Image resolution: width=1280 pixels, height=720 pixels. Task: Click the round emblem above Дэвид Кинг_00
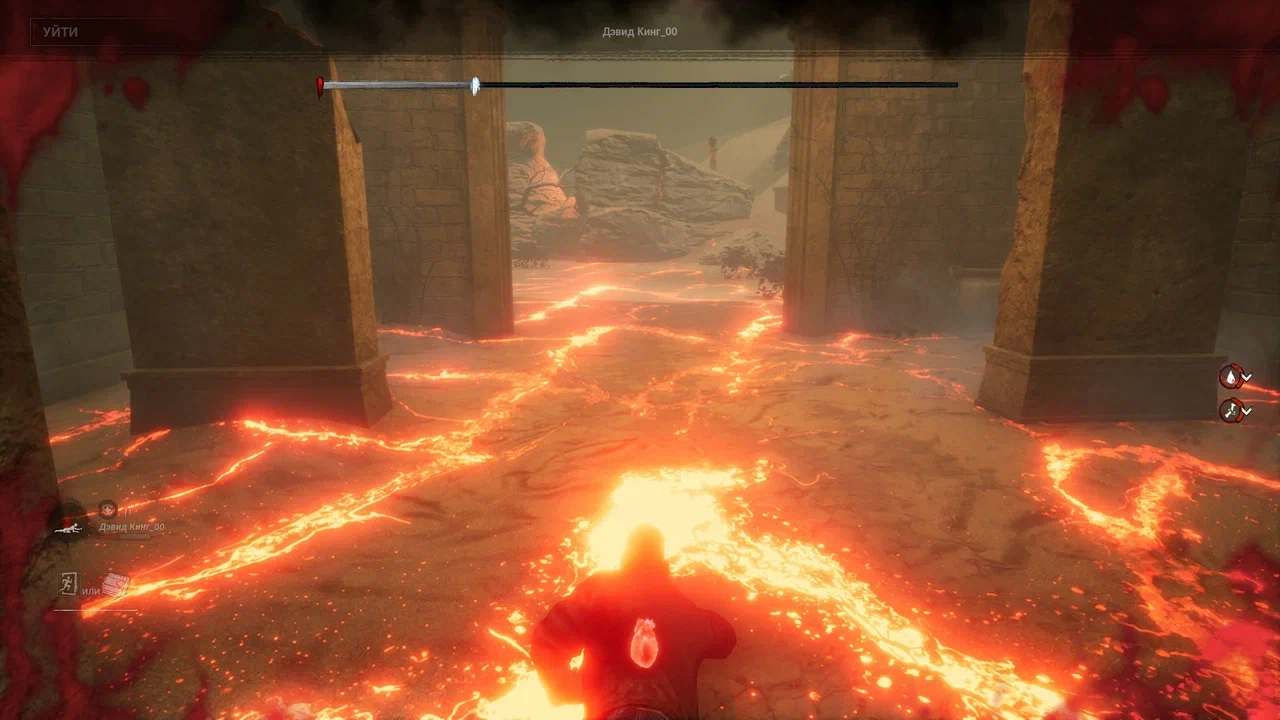(107, 509)
